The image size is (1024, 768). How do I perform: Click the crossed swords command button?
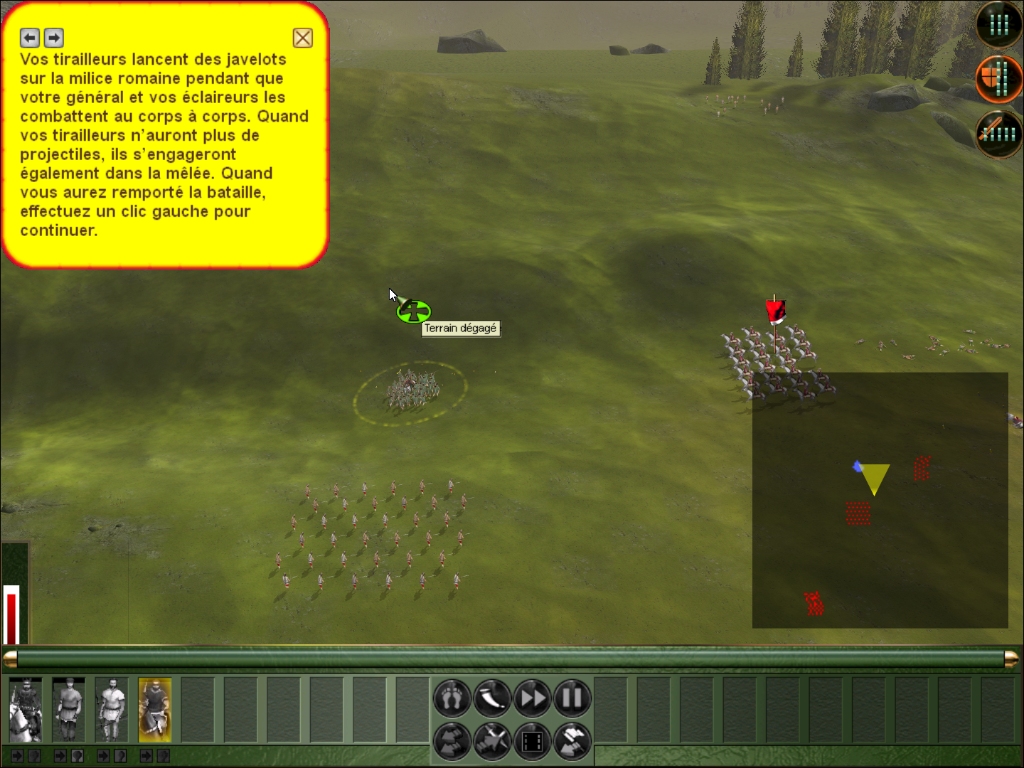click(492, 741)
